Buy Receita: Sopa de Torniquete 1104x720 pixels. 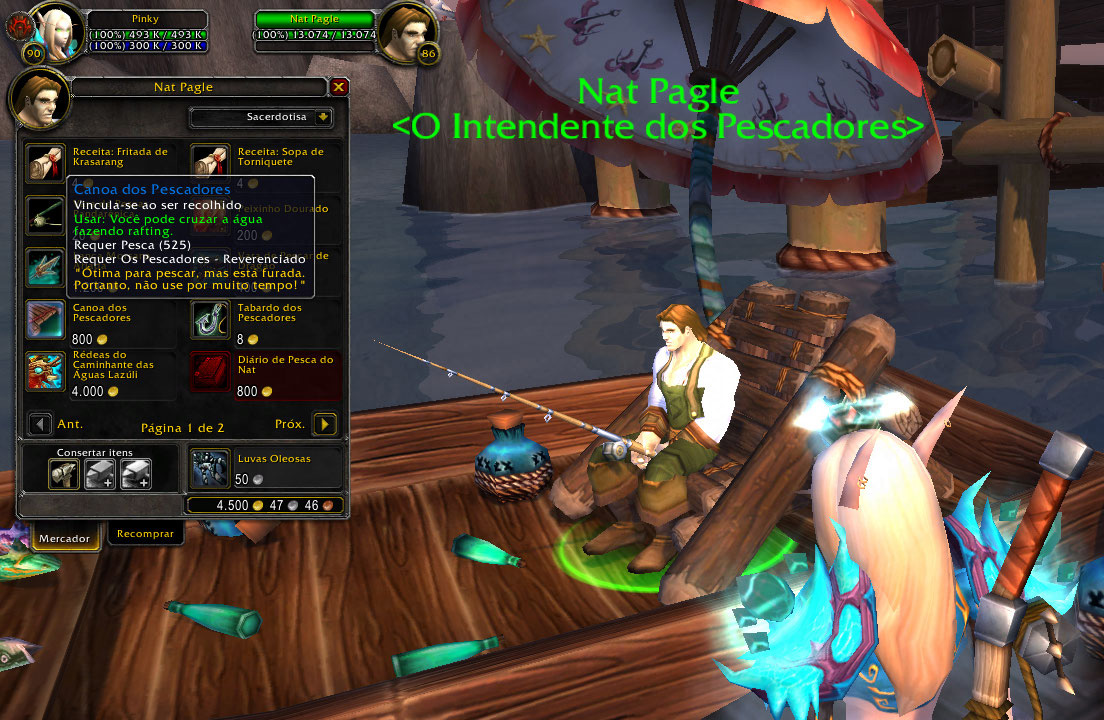[208, 161]
